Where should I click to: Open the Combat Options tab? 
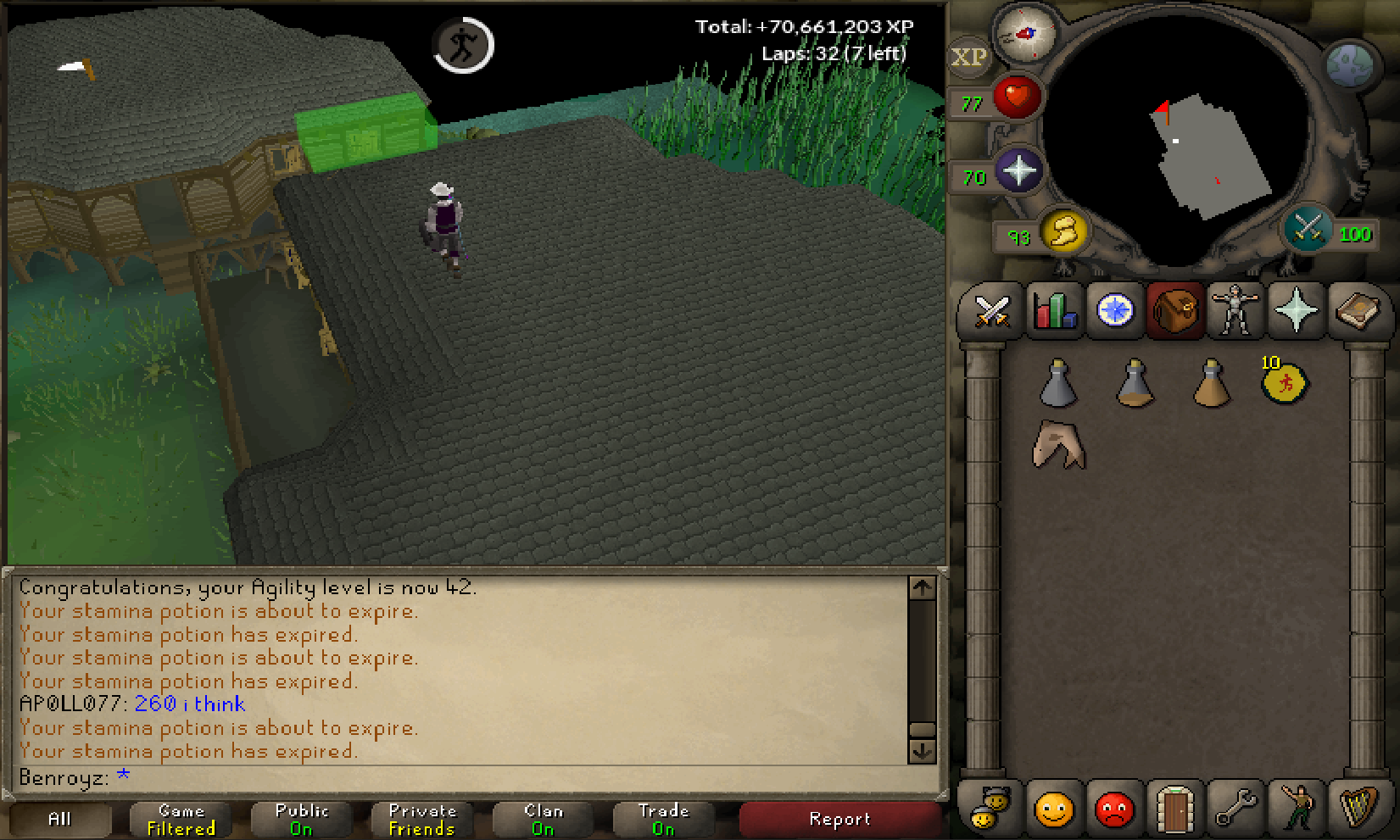coord(990,311)
